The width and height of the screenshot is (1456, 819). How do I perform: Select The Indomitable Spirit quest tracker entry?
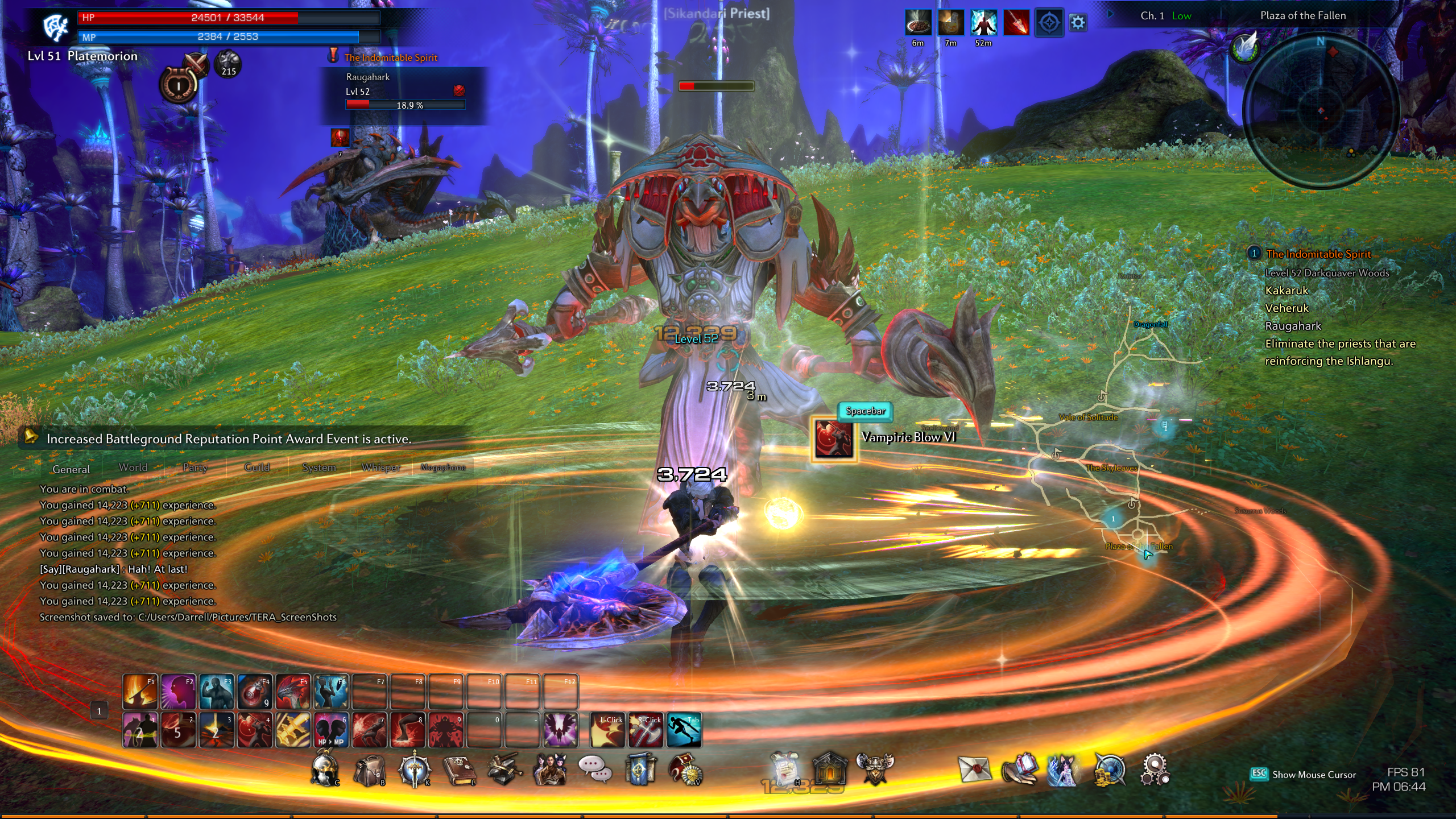1318,254
